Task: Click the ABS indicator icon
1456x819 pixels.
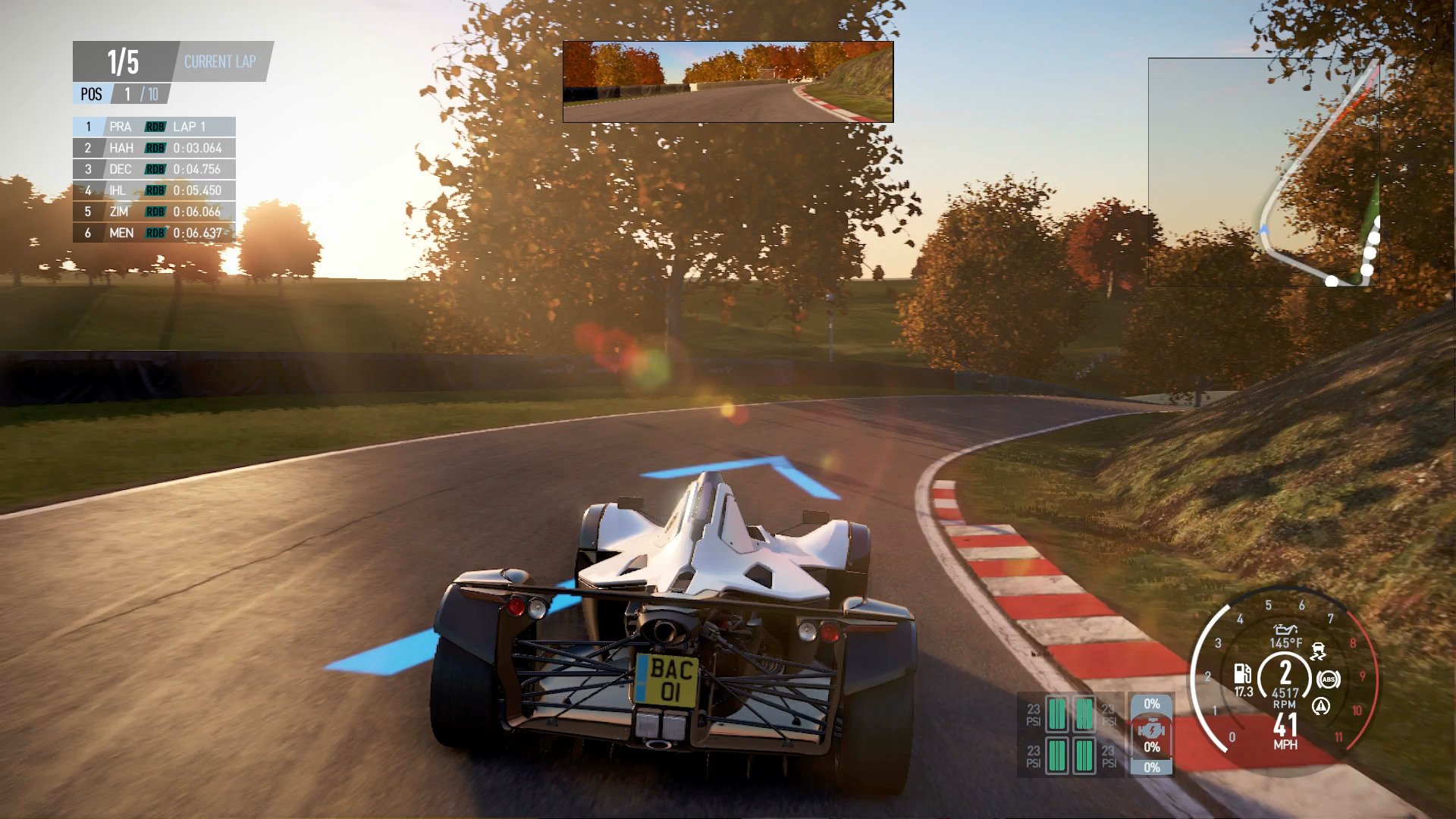Action: click(x=1328, y=679)
